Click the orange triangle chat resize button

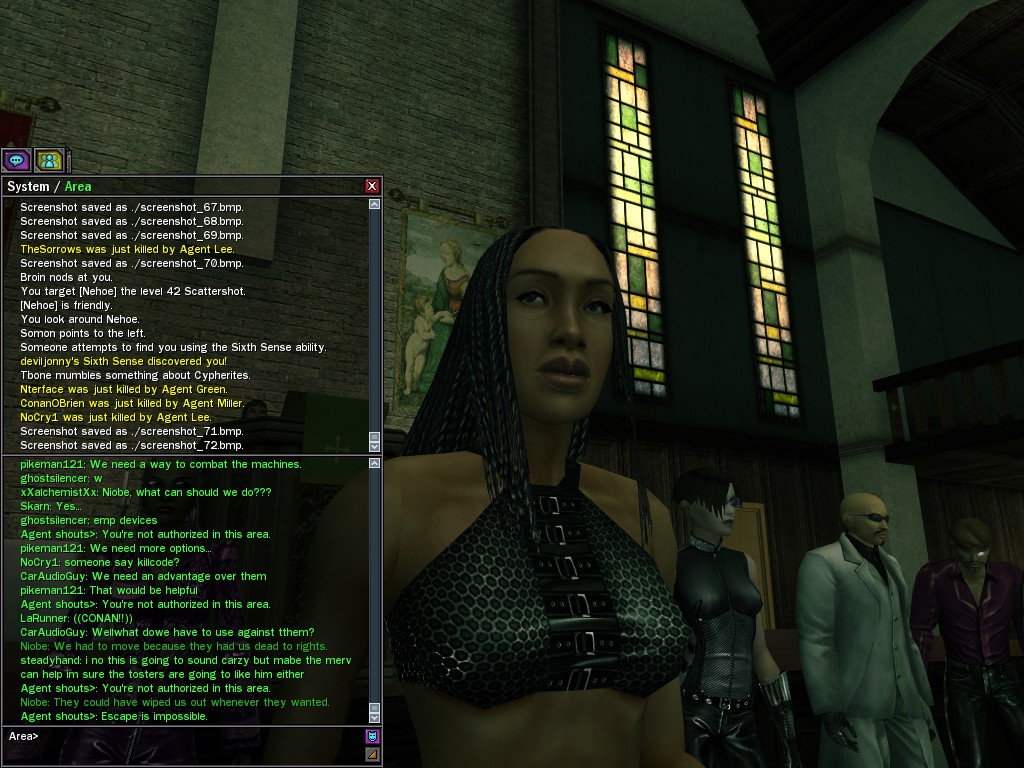pyautogui.click(x=373, y=754)
